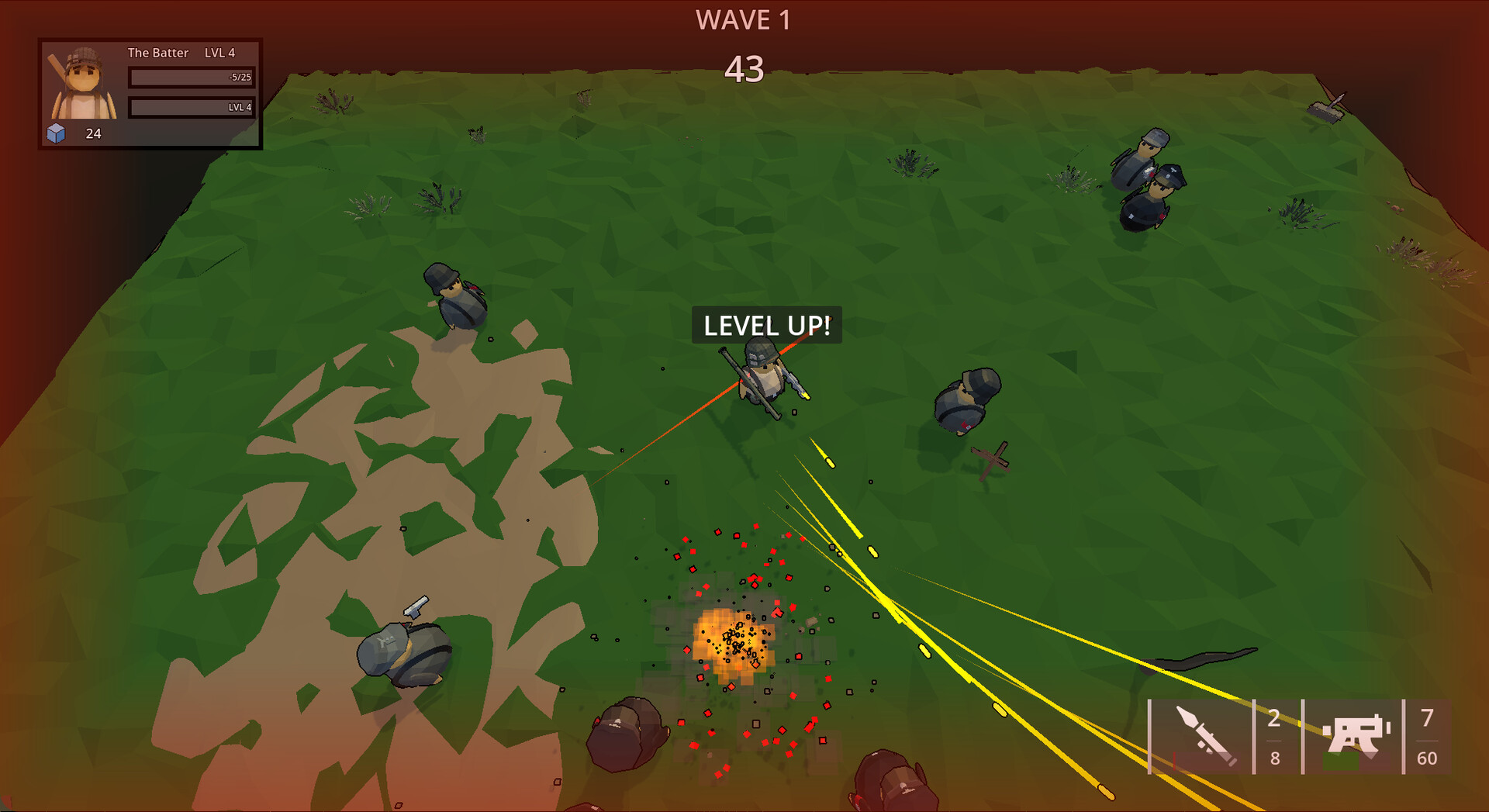This screenshot has height=812, width=1489.
Task: Click the resource counter showing 24
Action: [92, 133]
